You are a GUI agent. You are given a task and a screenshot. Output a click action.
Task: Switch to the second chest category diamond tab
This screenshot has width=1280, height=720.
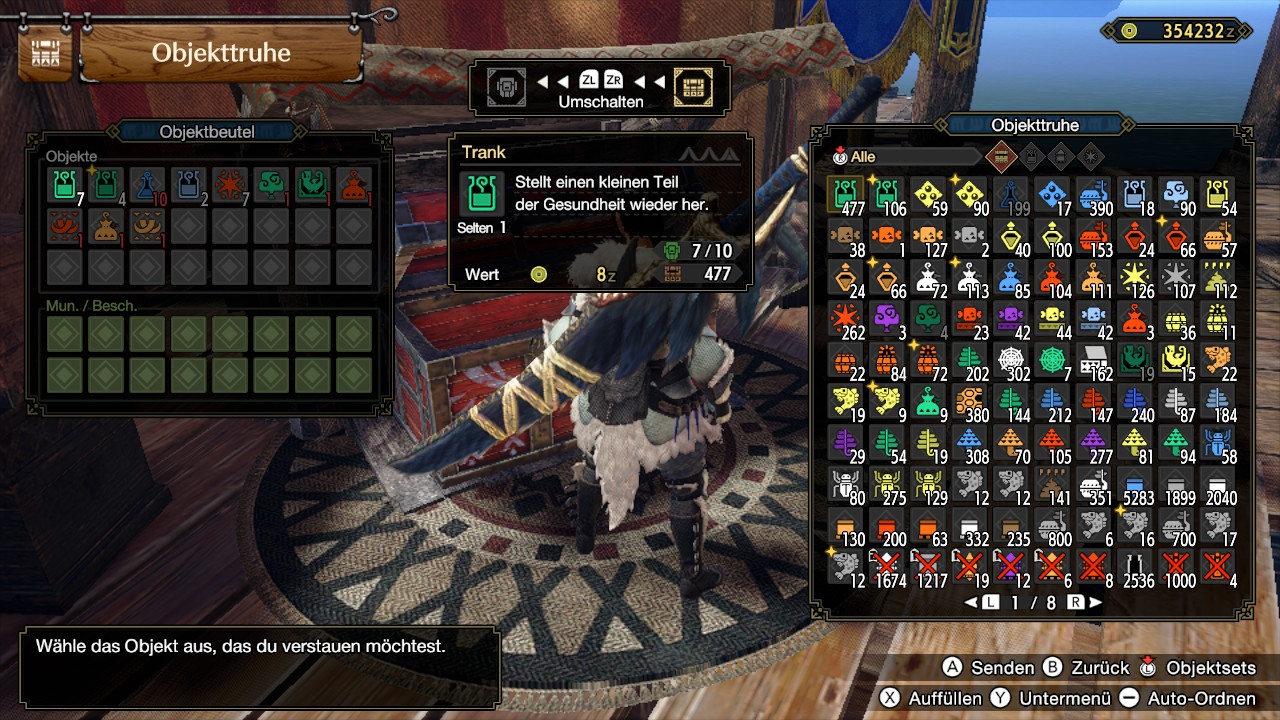pyautogui.click(x=1032, y=156)
